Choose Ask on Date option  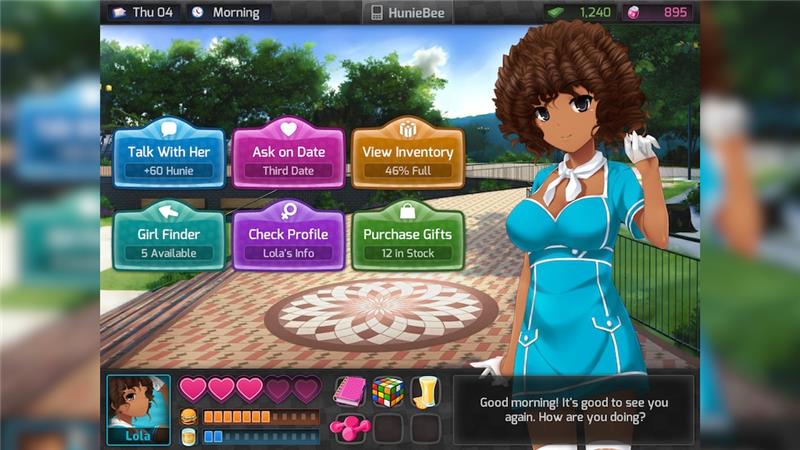[x=288, y=157]
